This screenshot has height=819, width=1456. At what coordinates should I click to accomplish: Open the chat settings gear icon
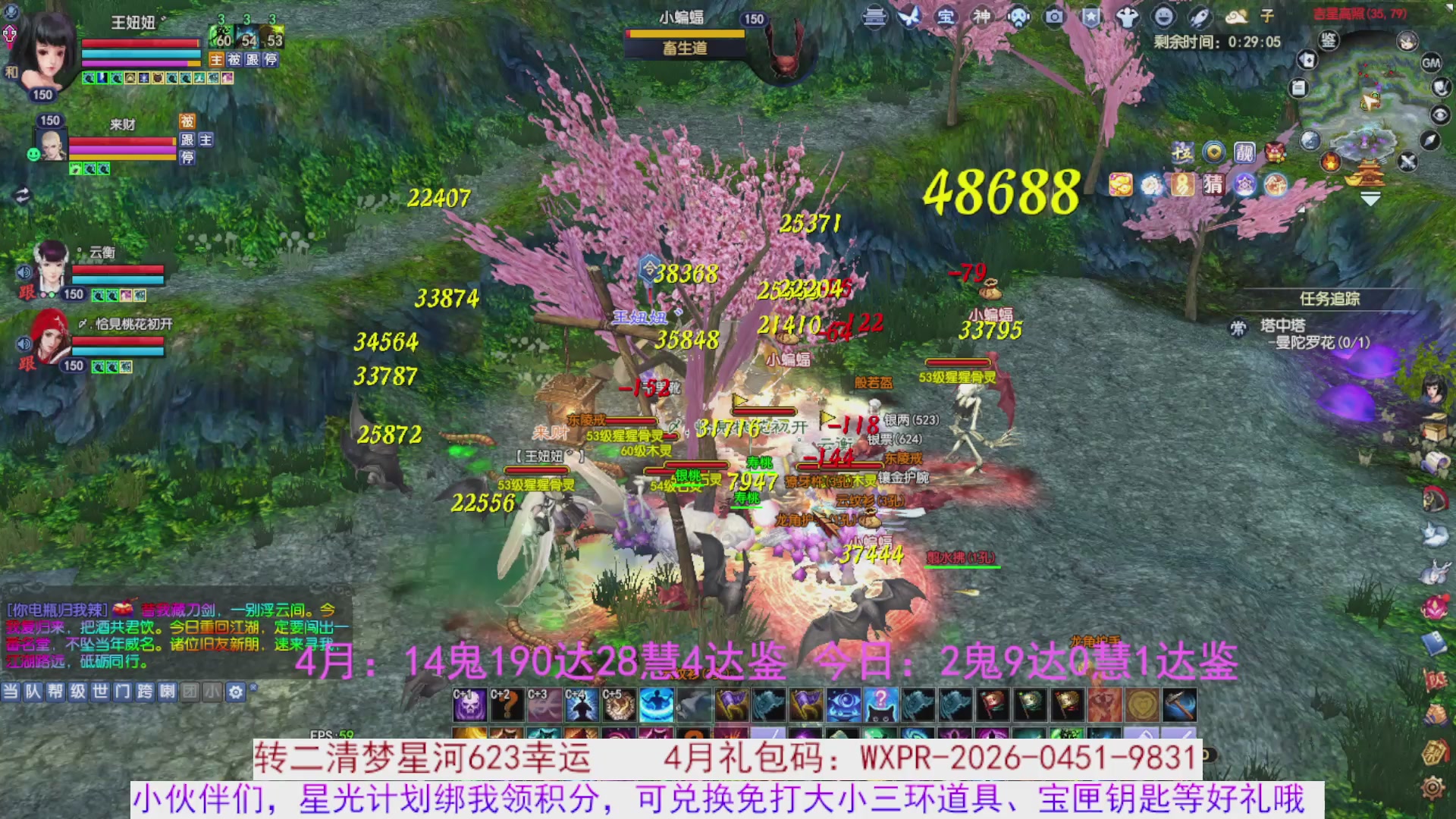click(x=235, y=692)
